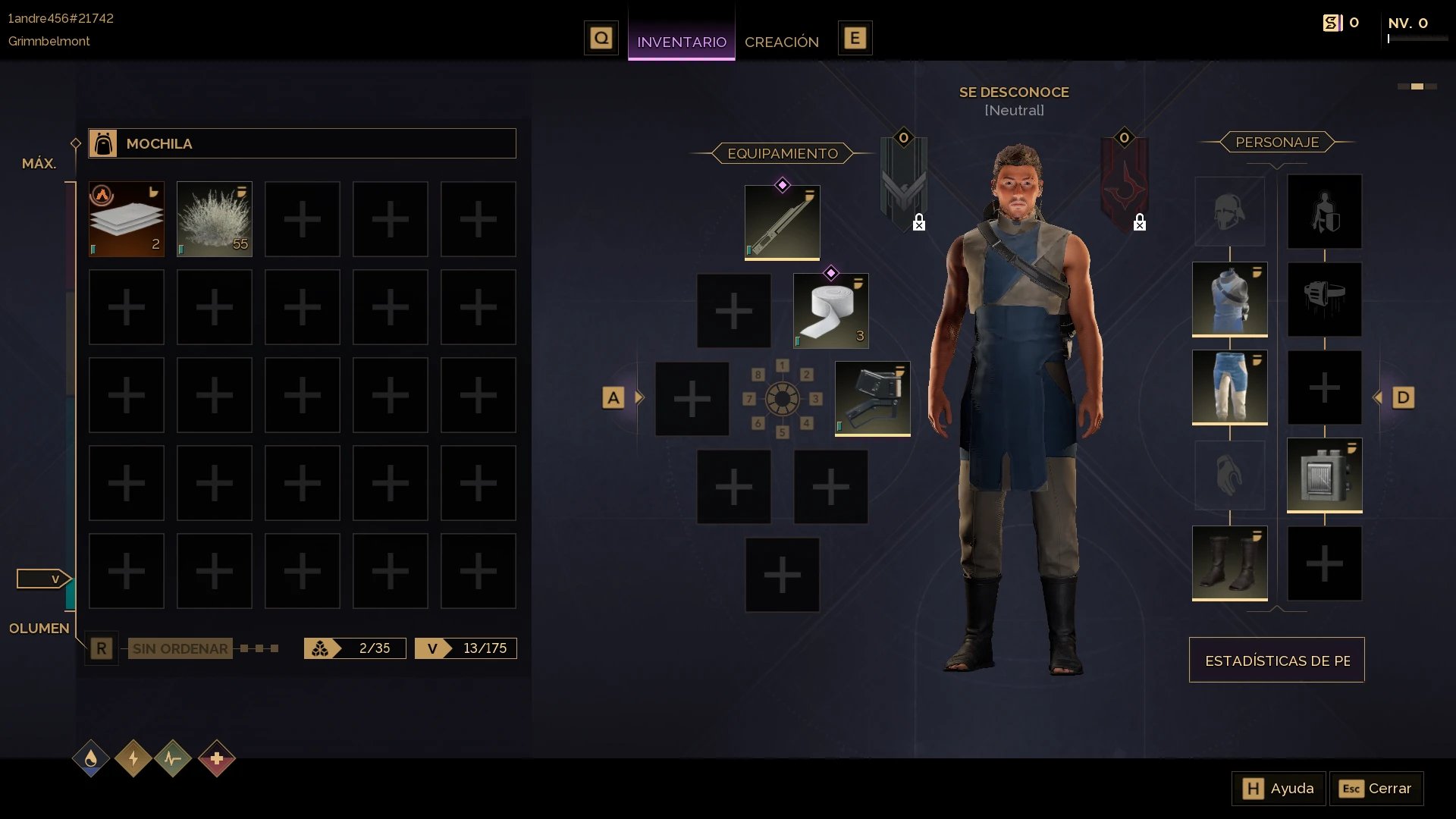Open the Creación tab
Viewport: 1456px width, 819px height.
pyautogui.click(x=781, y=42)
